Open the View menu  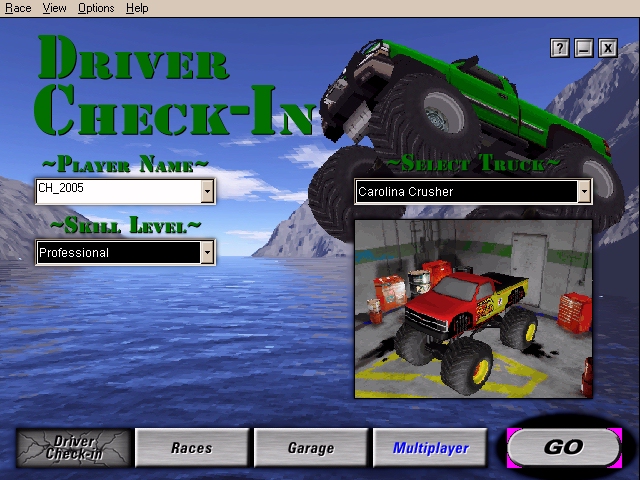(x=55, y=8)
